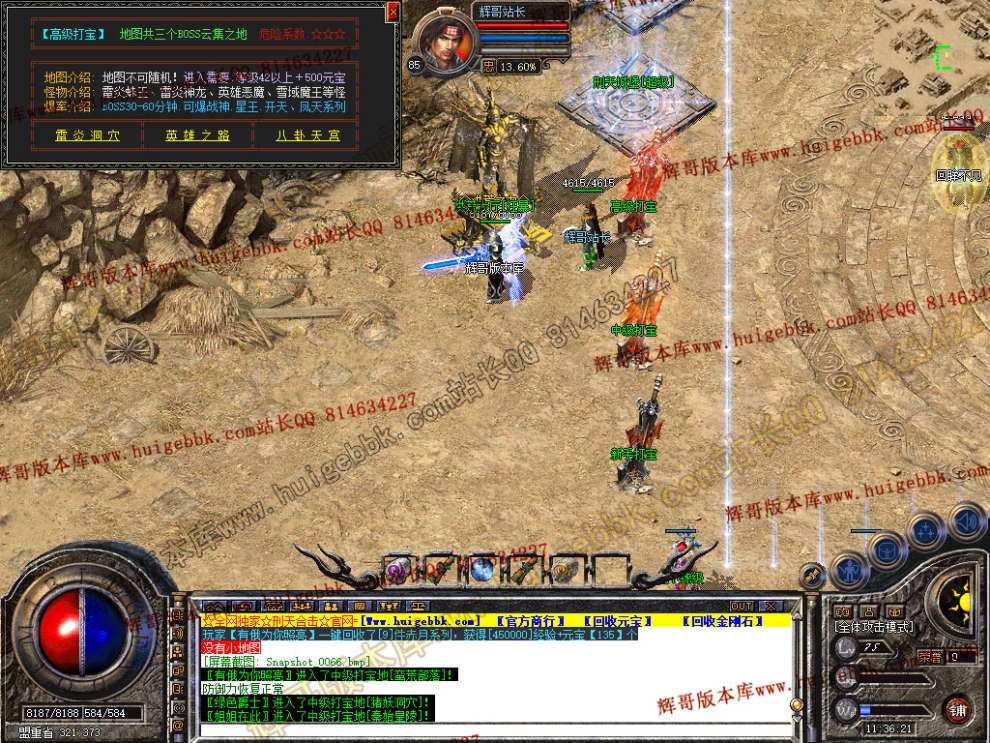The image size is (990, 743).
Task: Use the blue orb item in quick bar
Action: tap(483, 570)
